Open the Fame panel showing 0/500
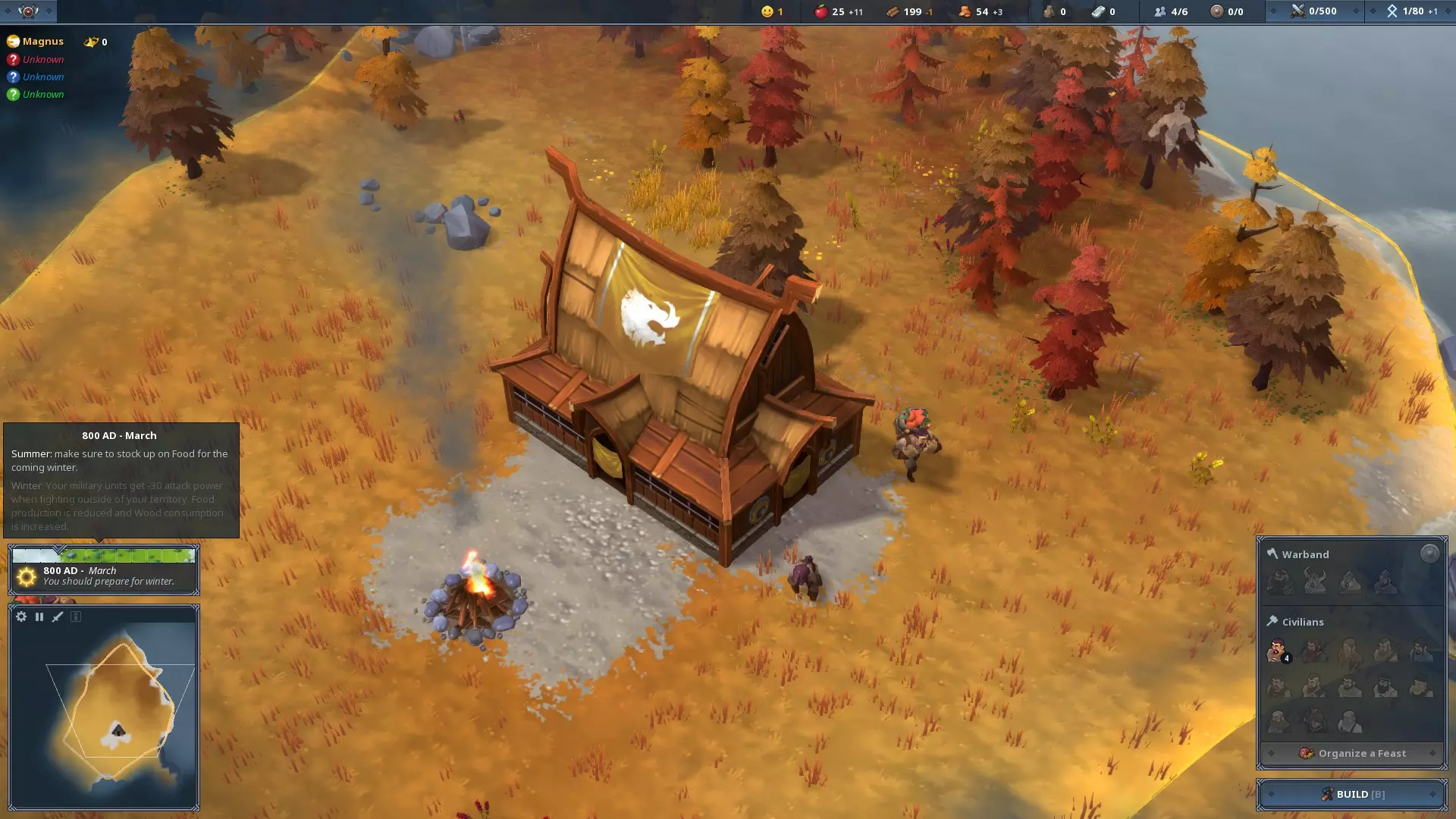 [1314, 11]
